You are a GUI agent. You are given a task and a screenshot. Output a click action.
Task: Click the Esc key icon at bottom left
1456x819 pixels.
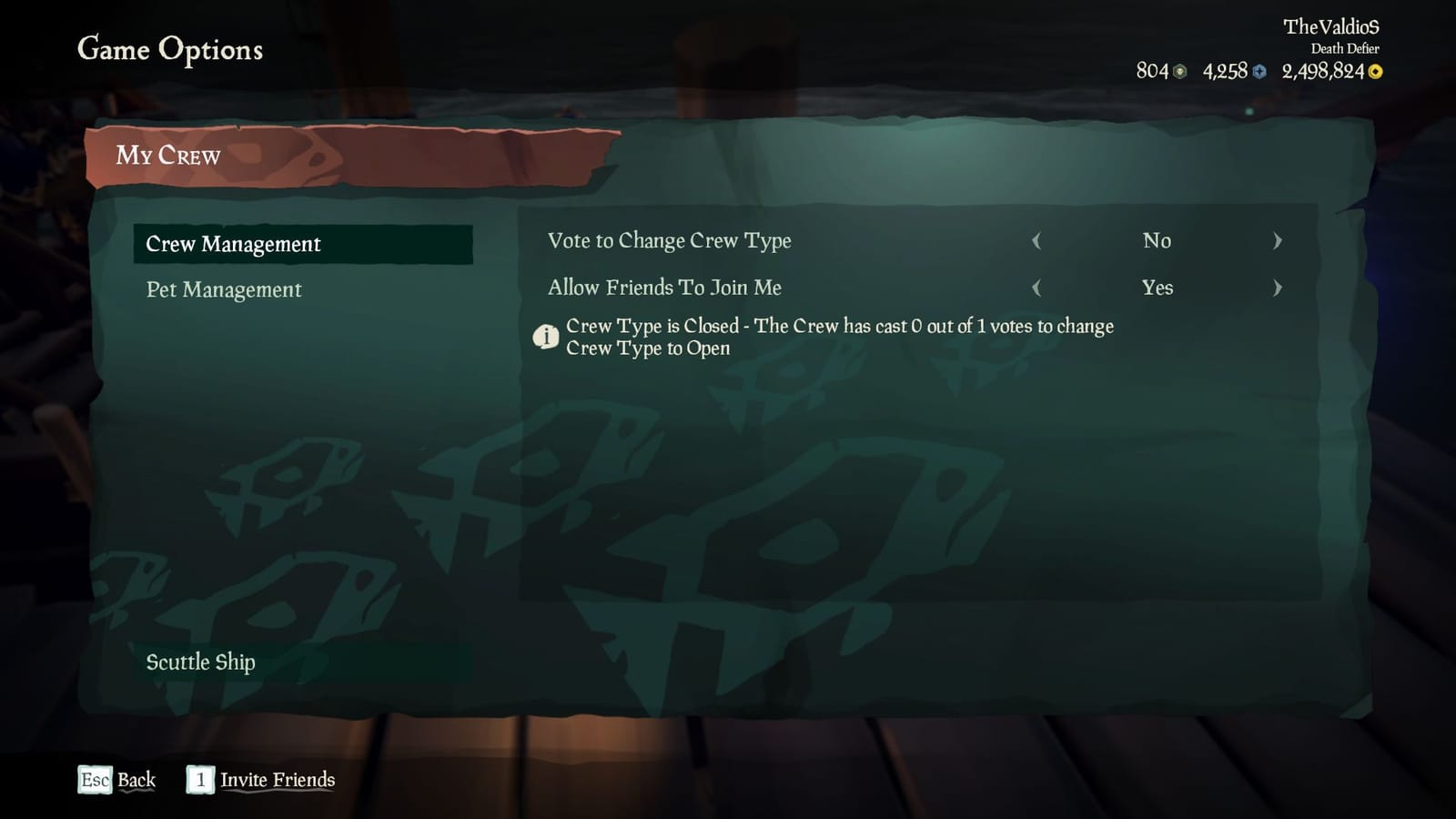coord(96,780)
